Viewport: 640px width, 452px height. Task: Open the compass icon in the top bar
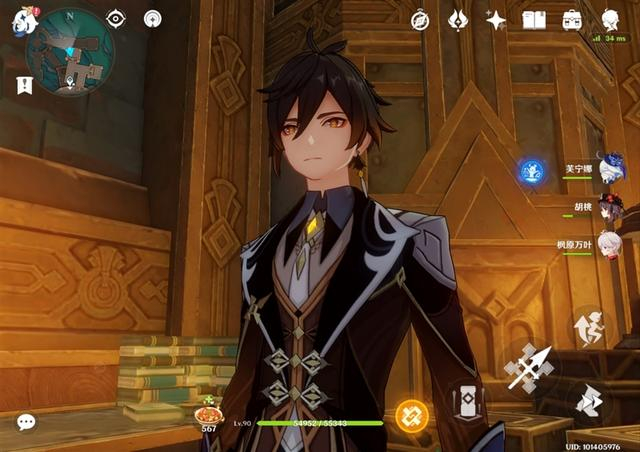420,19
